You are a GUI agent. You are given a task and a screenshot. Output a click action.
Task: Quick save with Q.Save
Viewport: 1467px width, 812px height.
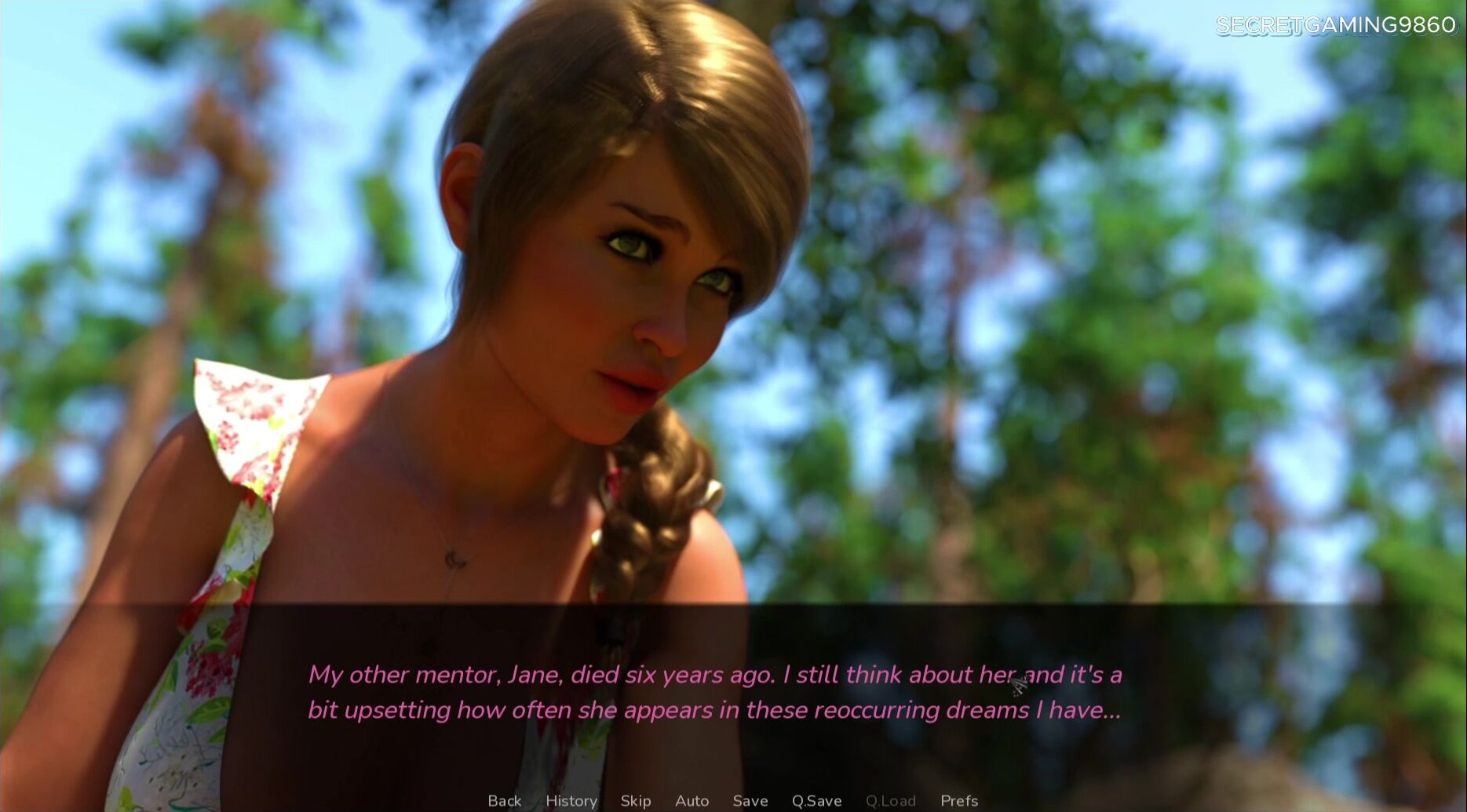click(x=816, y=800)
